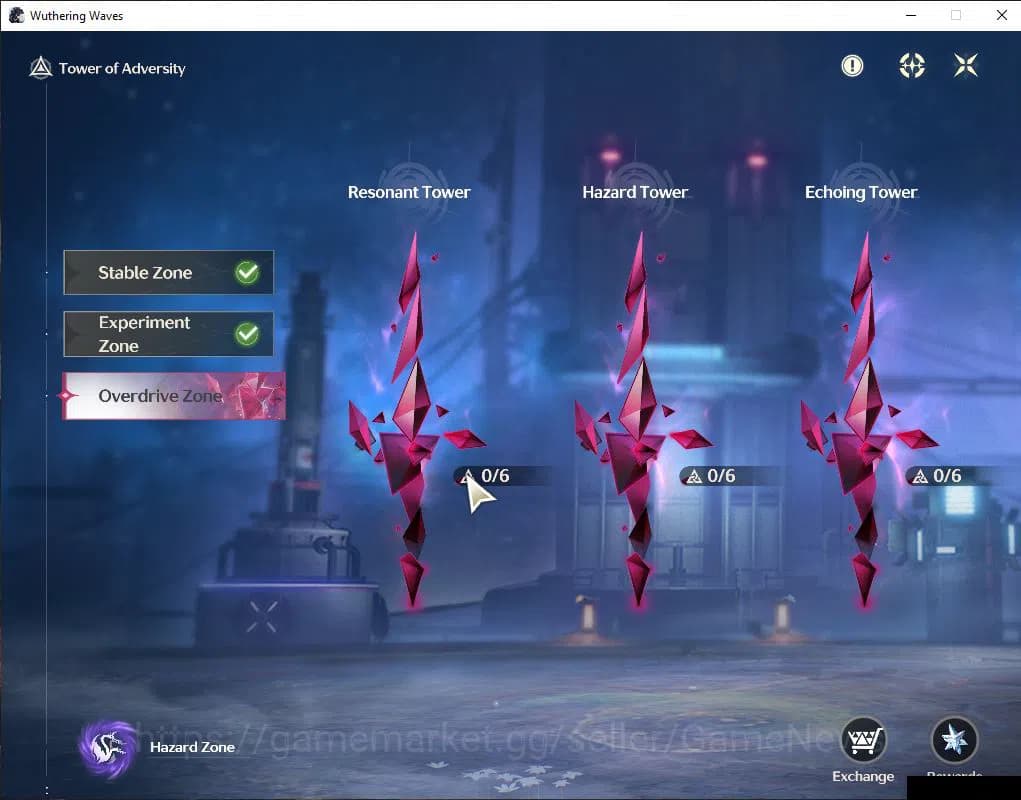Switch to the Experiment Zone tab
1021x800 pixels.
168,334
